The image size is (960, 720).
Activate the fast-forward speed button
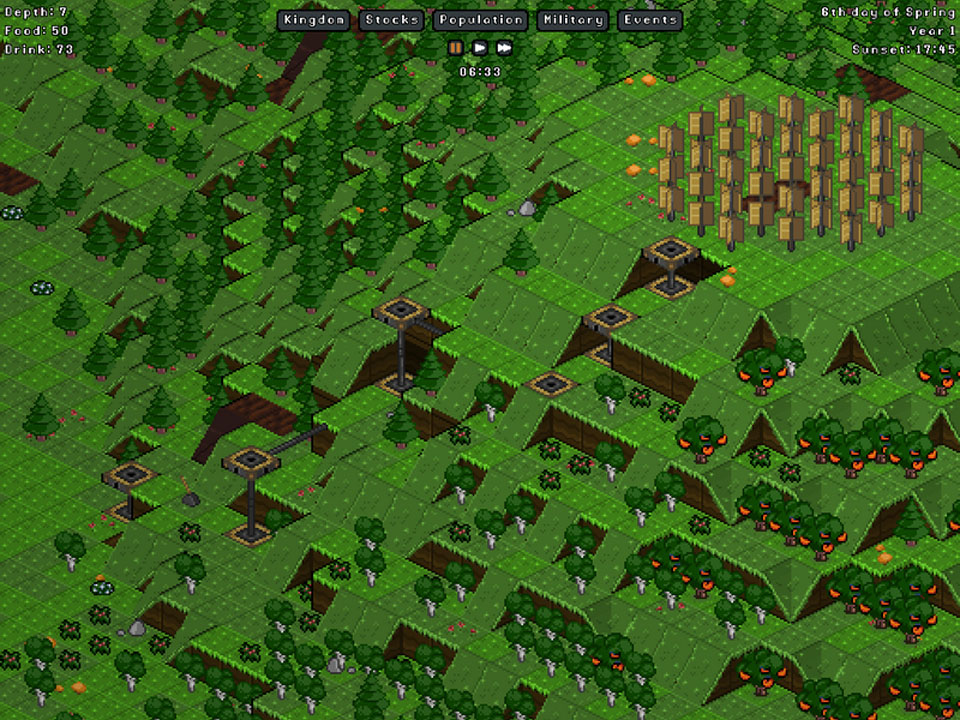click(x=505, y=47)
